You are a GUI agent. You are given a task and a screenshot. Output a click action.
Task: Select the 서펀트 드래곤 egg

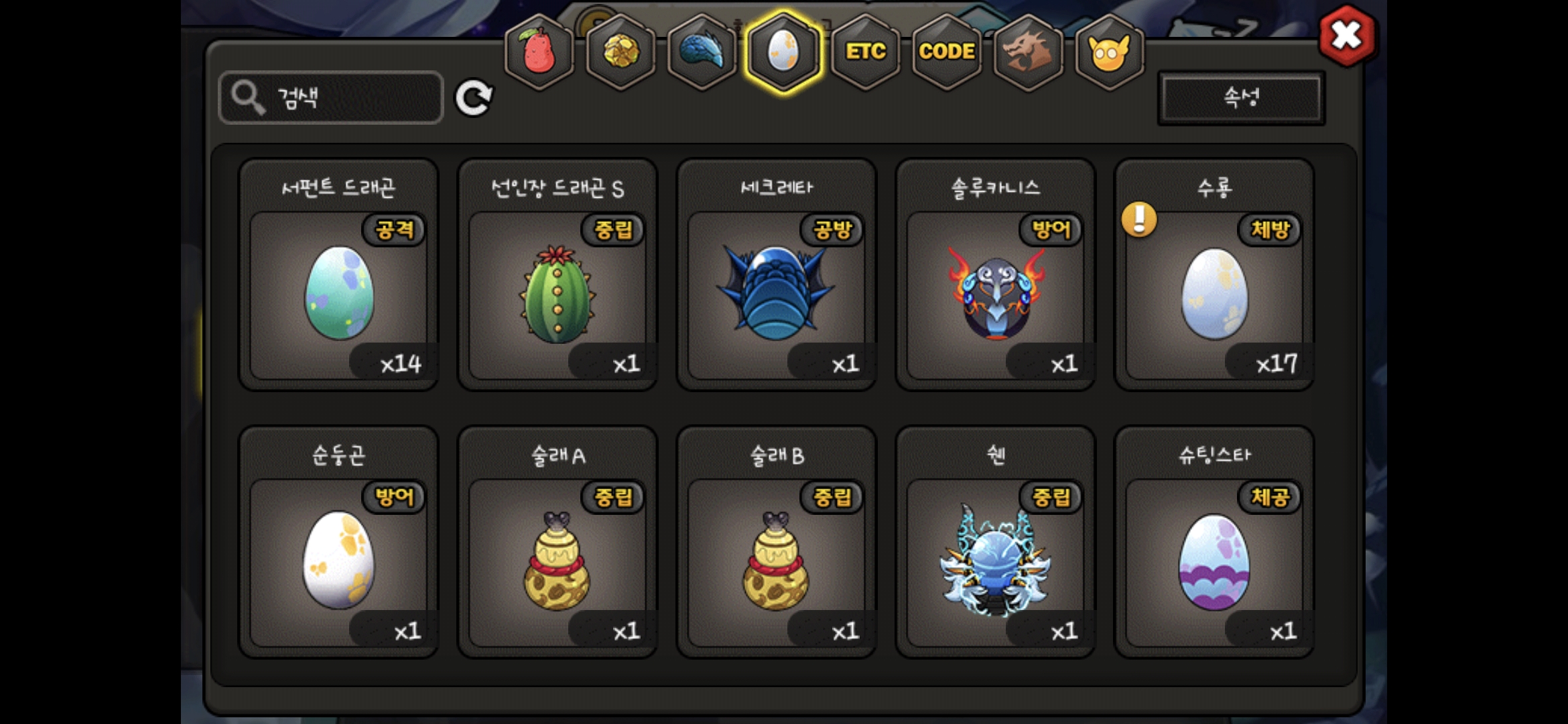(x=339, y=294)
